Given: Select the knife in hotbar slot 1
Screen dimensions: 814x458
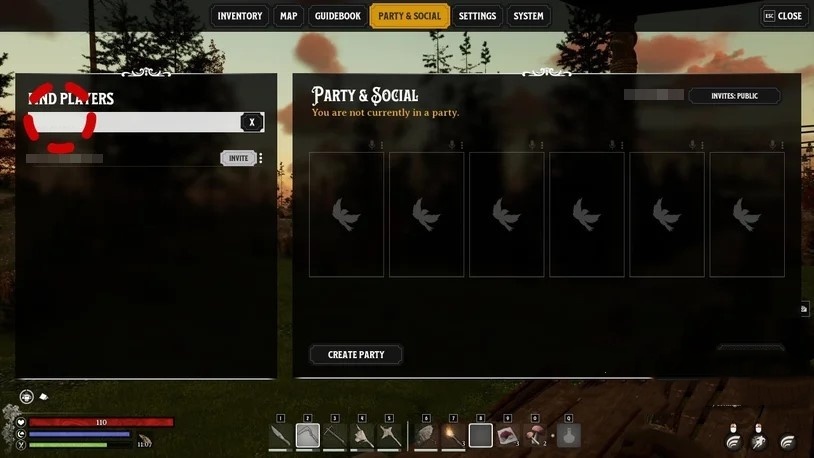Looking at the screenshot, I should coord(281,435).
